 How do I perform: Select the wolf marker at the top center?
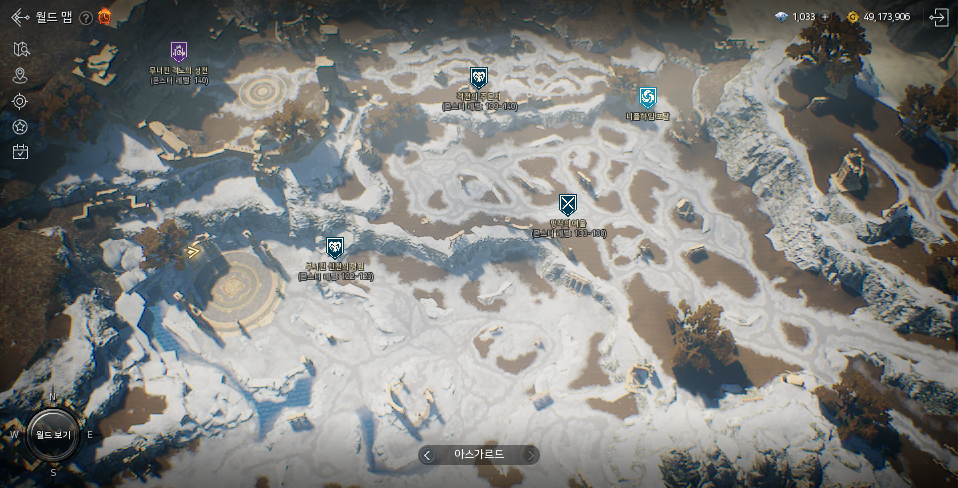point(478,78)
